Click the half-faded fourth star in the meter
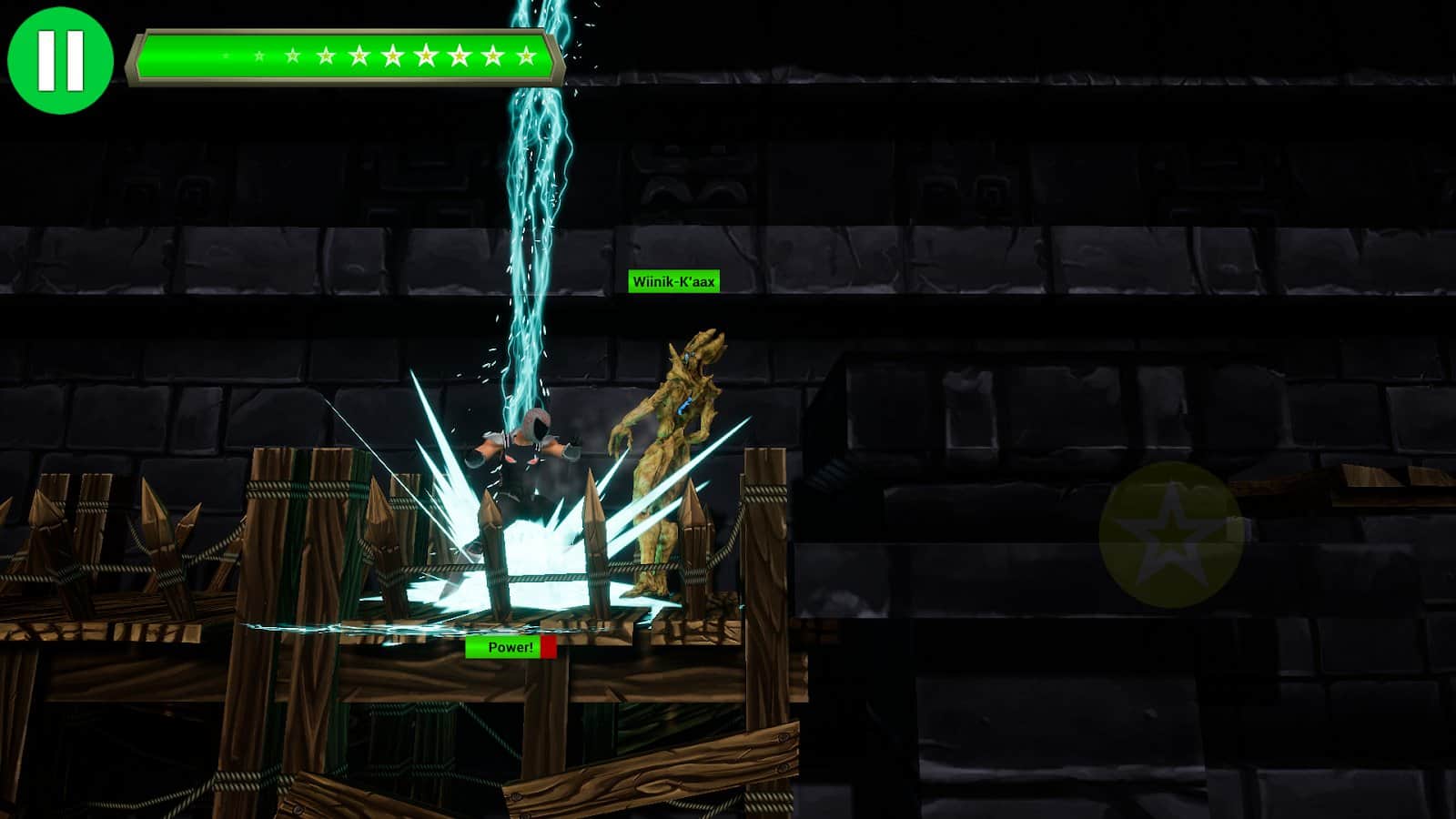The image size is (1456, 819). click(327, 56)
